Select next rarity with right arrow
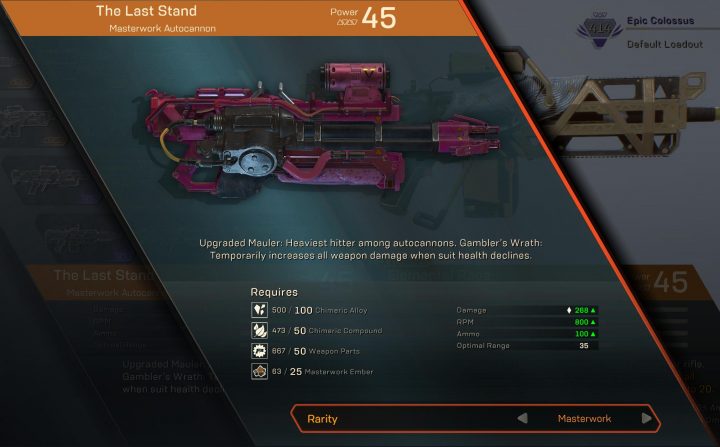This screenshot has width=720, height=447. pos(647,418)
